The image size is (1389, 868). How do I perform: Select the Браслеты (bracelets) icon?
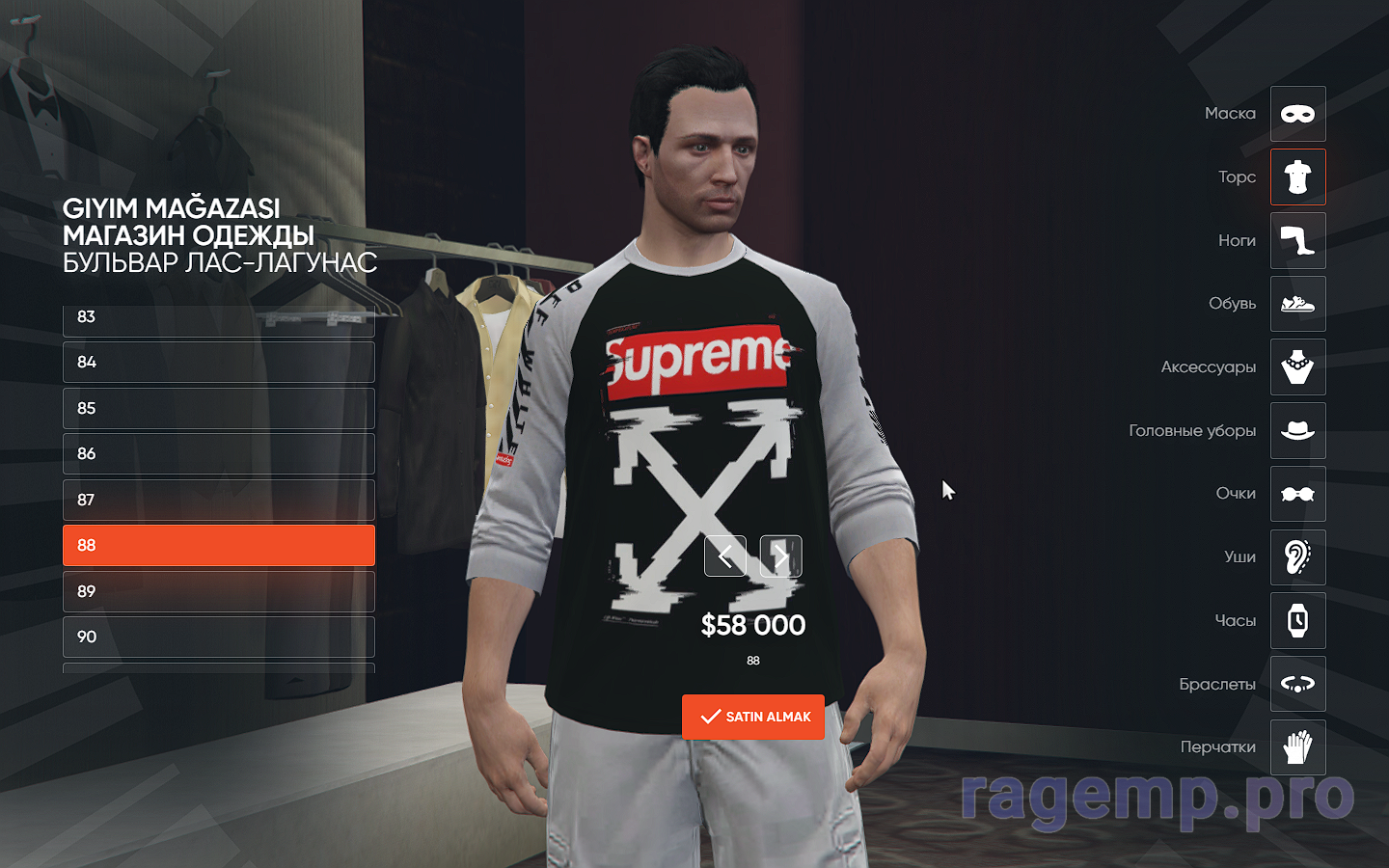click(x=1298, y=684)
